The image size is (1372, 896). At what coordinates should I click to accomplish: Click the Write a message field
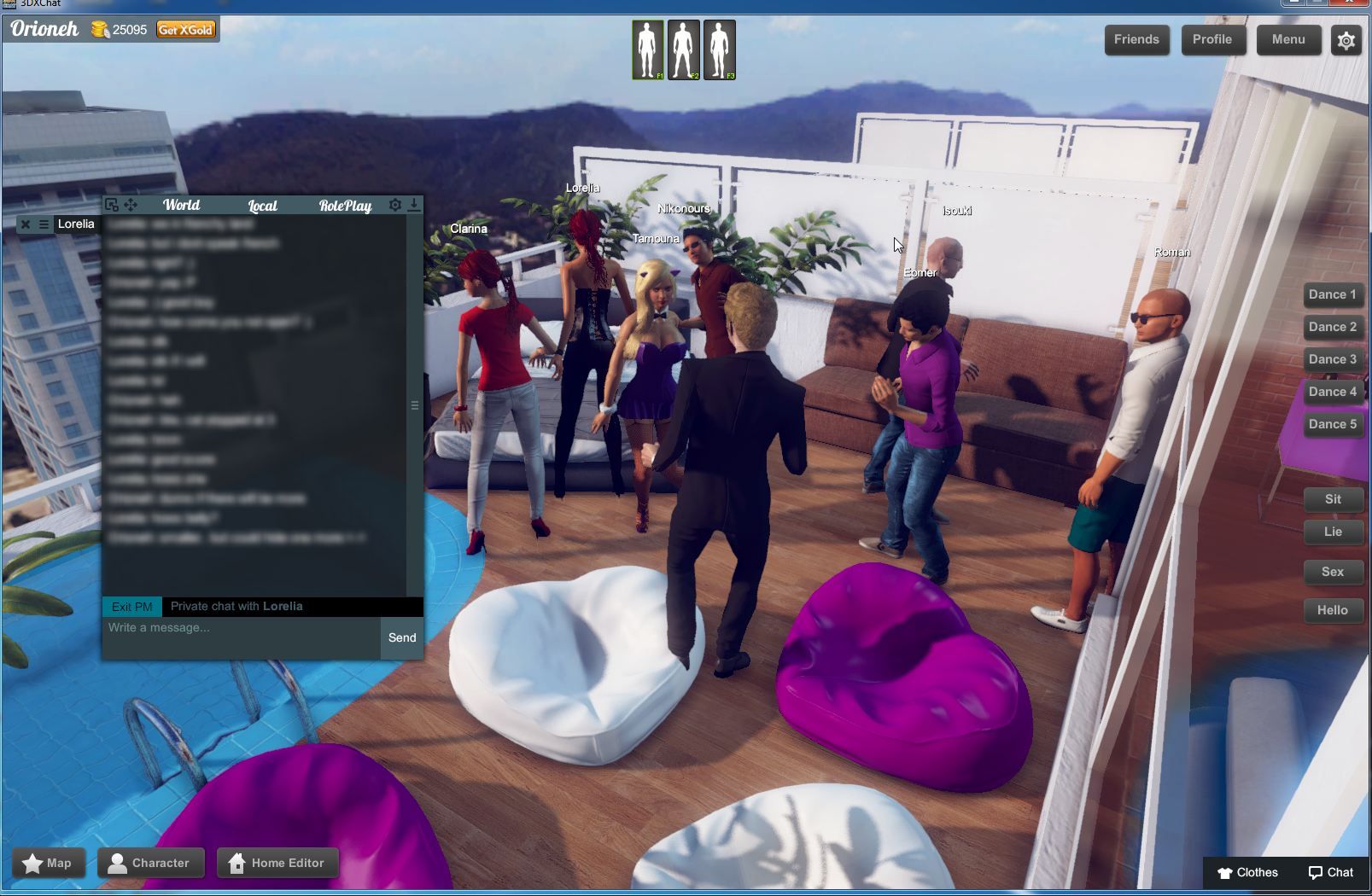point(239,628)
